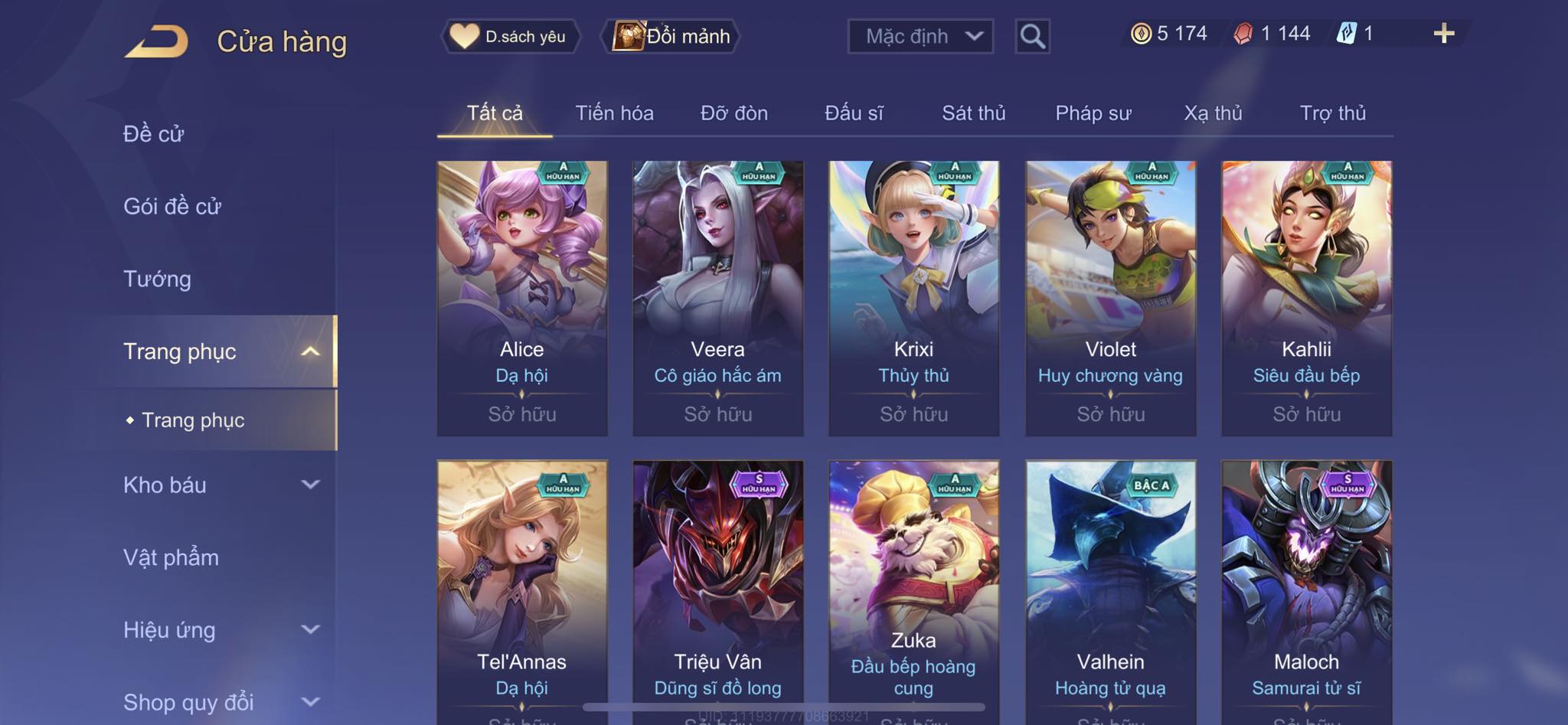Show the Sát thủ skins tab
The image size is (1568, 725).
[x=973, y=113]
